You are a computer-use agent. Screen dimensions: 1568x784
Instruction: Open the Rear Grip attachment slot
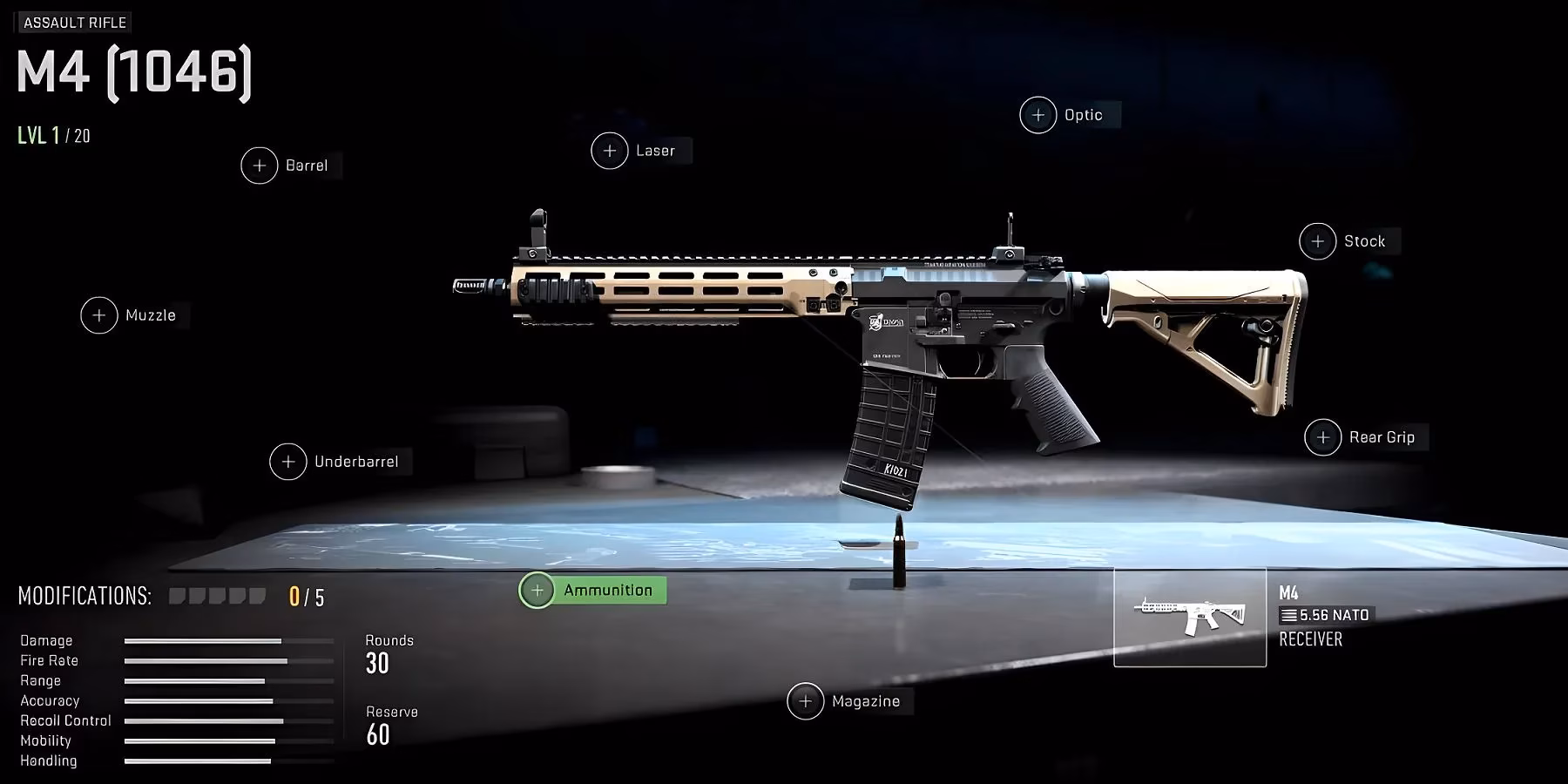[x=1322, y=436]
